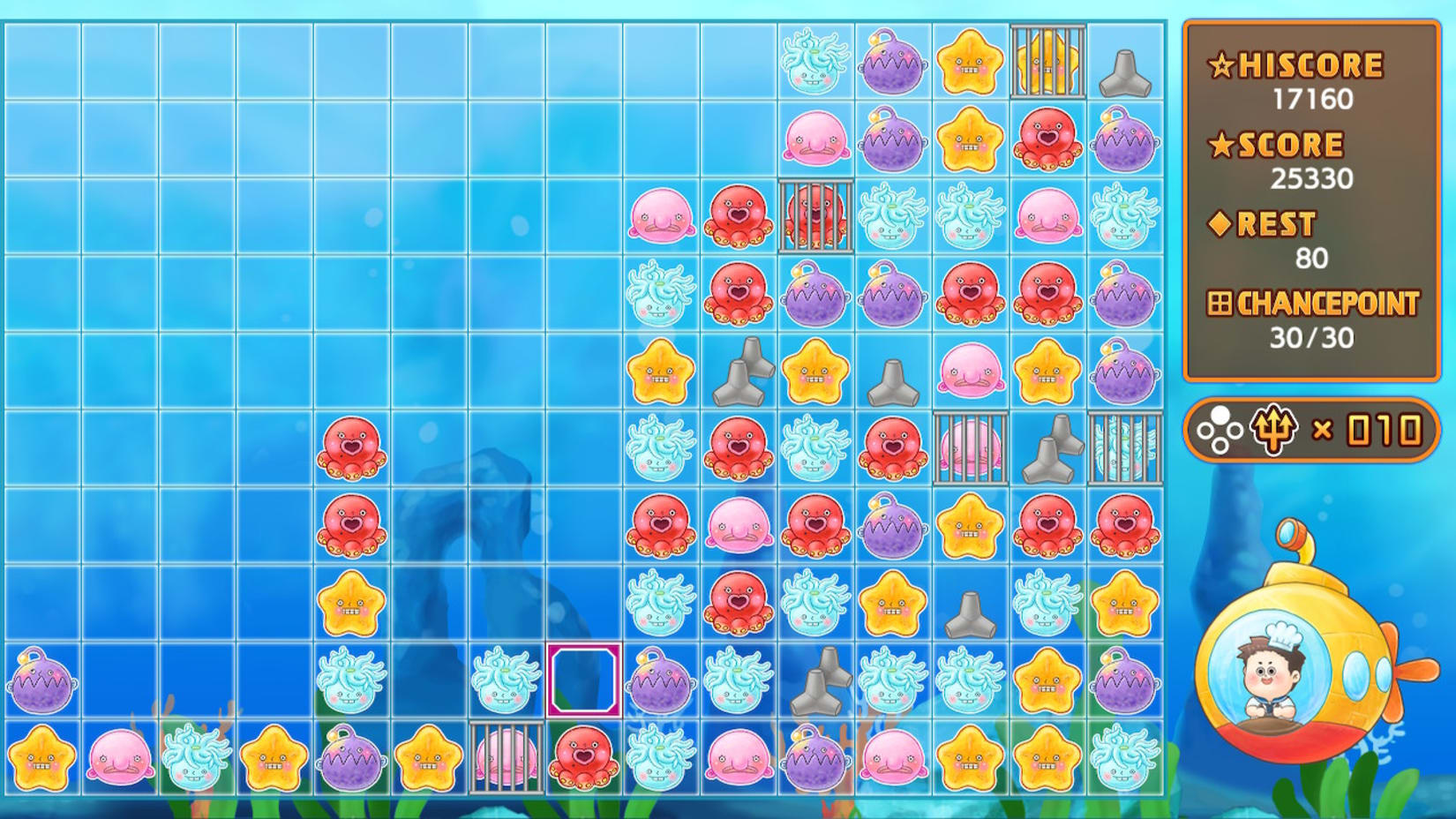Click the purple pufferfish in the bottom-left corner

coord(40,680)
